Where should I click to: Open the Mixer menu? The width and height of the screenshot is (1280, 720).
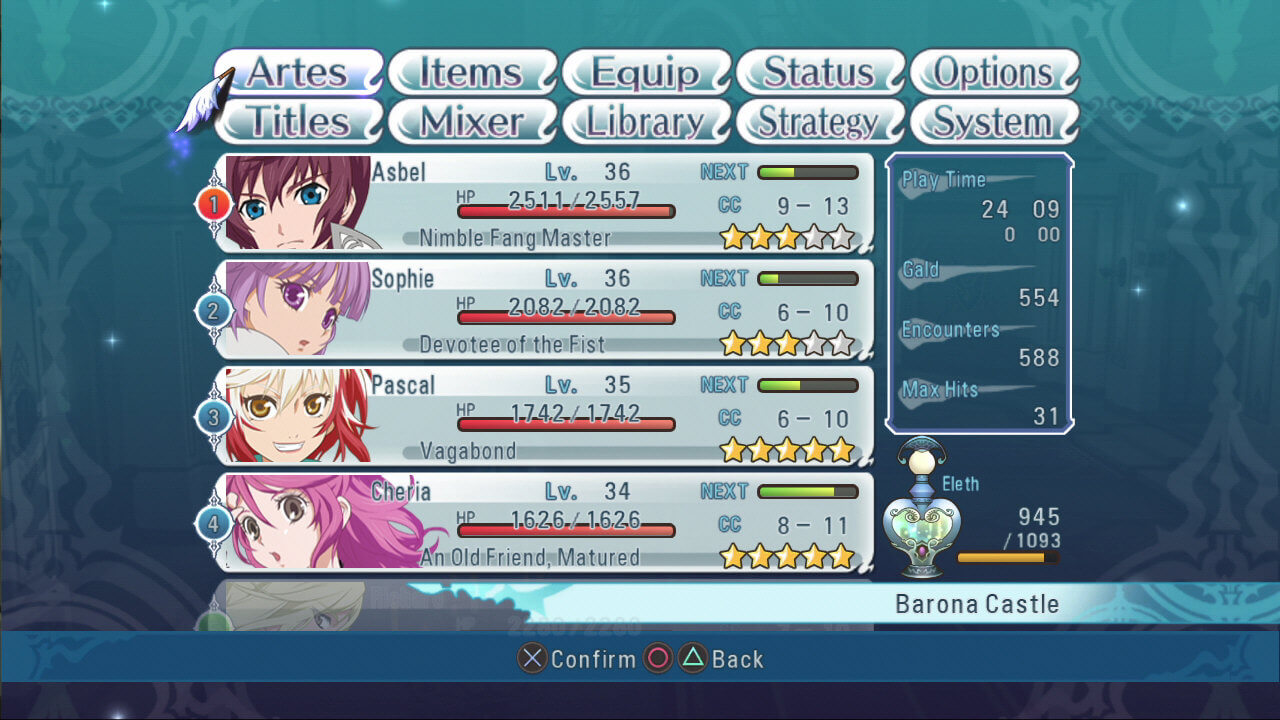coord(471,121)
